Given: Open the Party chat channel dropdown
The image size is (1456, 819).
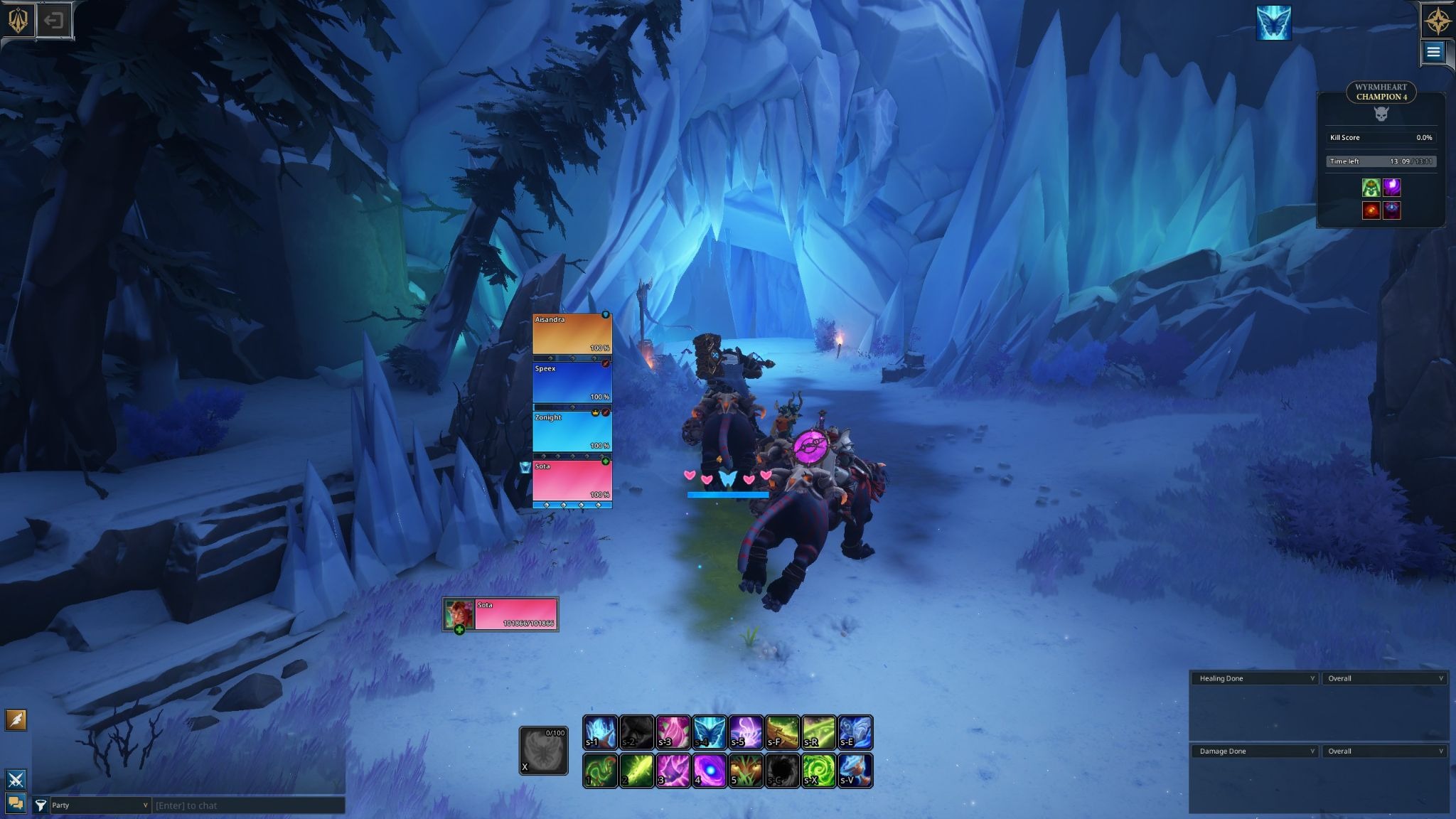Looking at the screenshot, I should tap(99, 805).
